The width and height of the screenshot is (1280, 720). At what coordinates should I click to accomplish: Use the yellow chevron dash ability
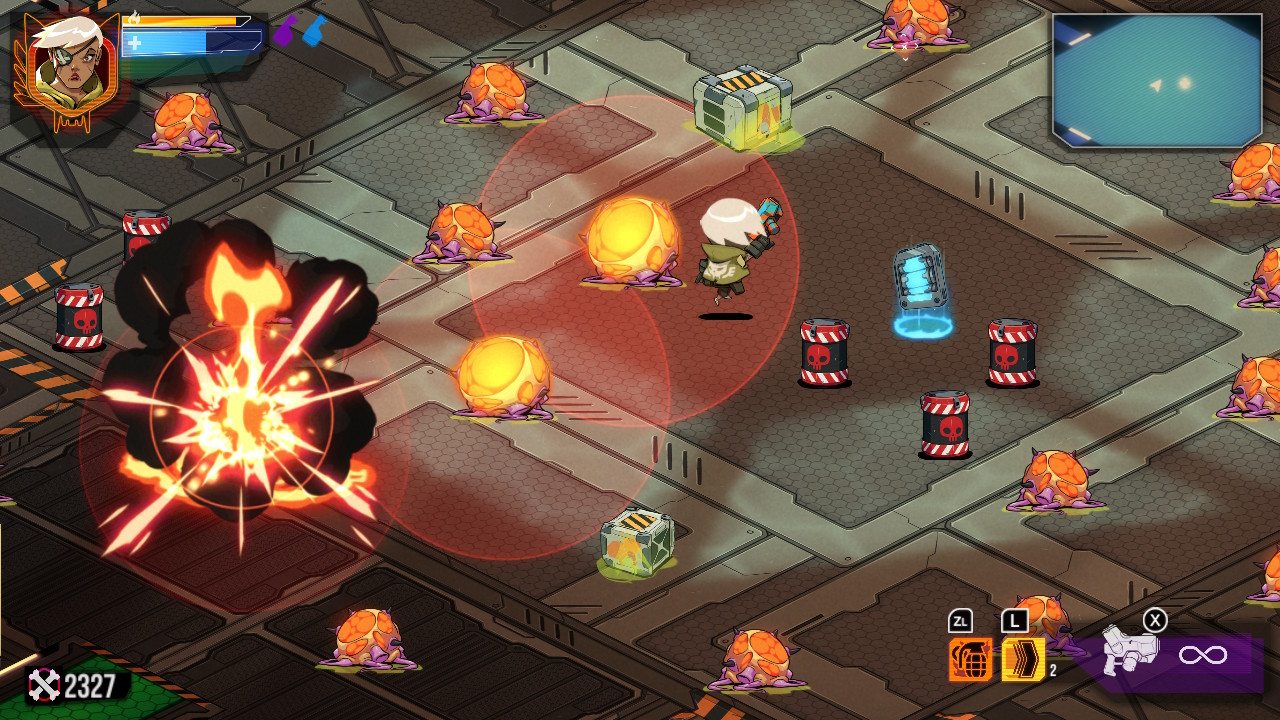pos(1023,659)
